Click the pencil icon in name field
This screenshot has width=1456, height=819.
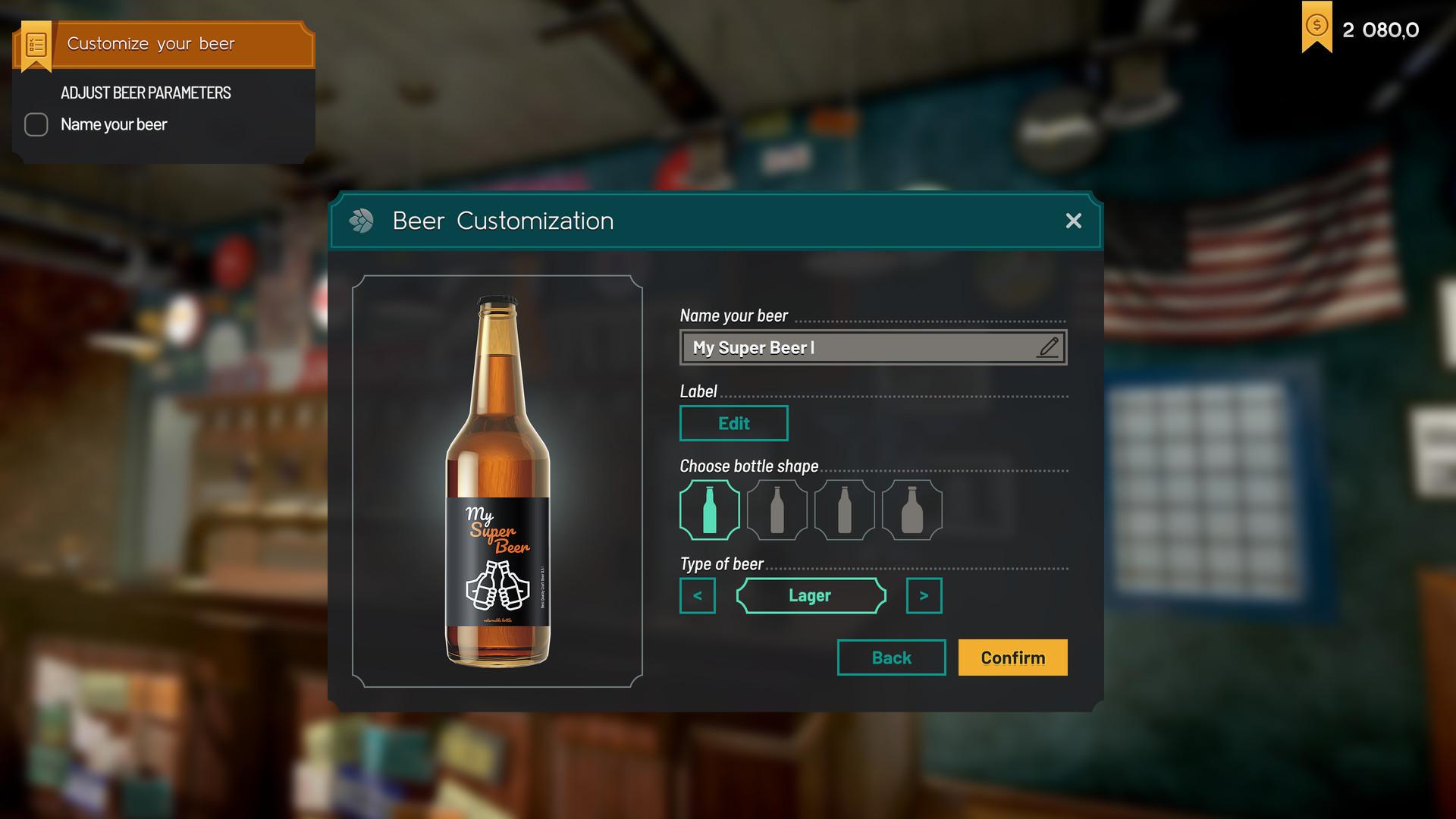point(1049,347)
